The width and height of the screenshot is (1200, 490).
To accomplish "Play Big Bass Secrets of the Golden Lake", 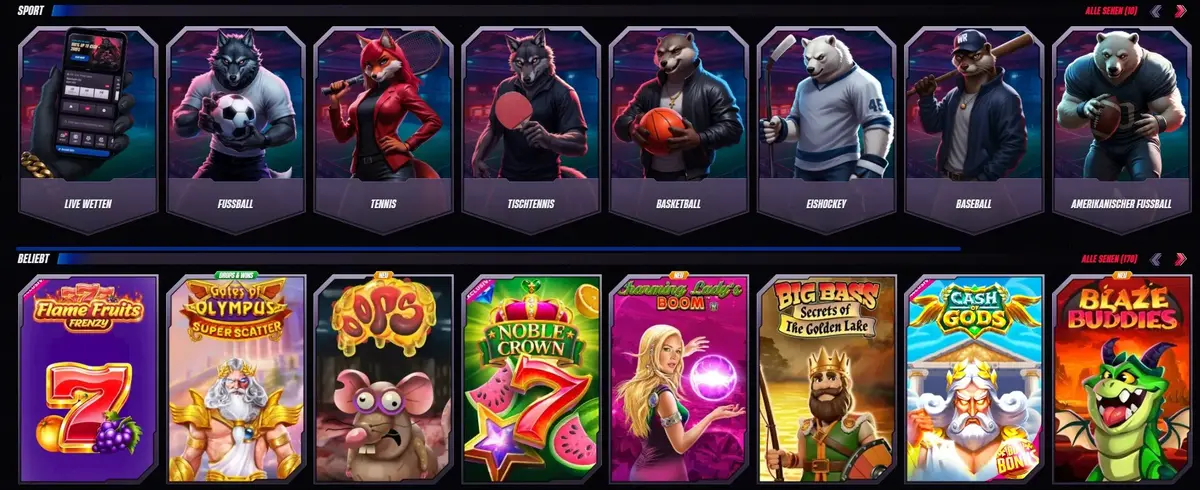I will (826, 378).
